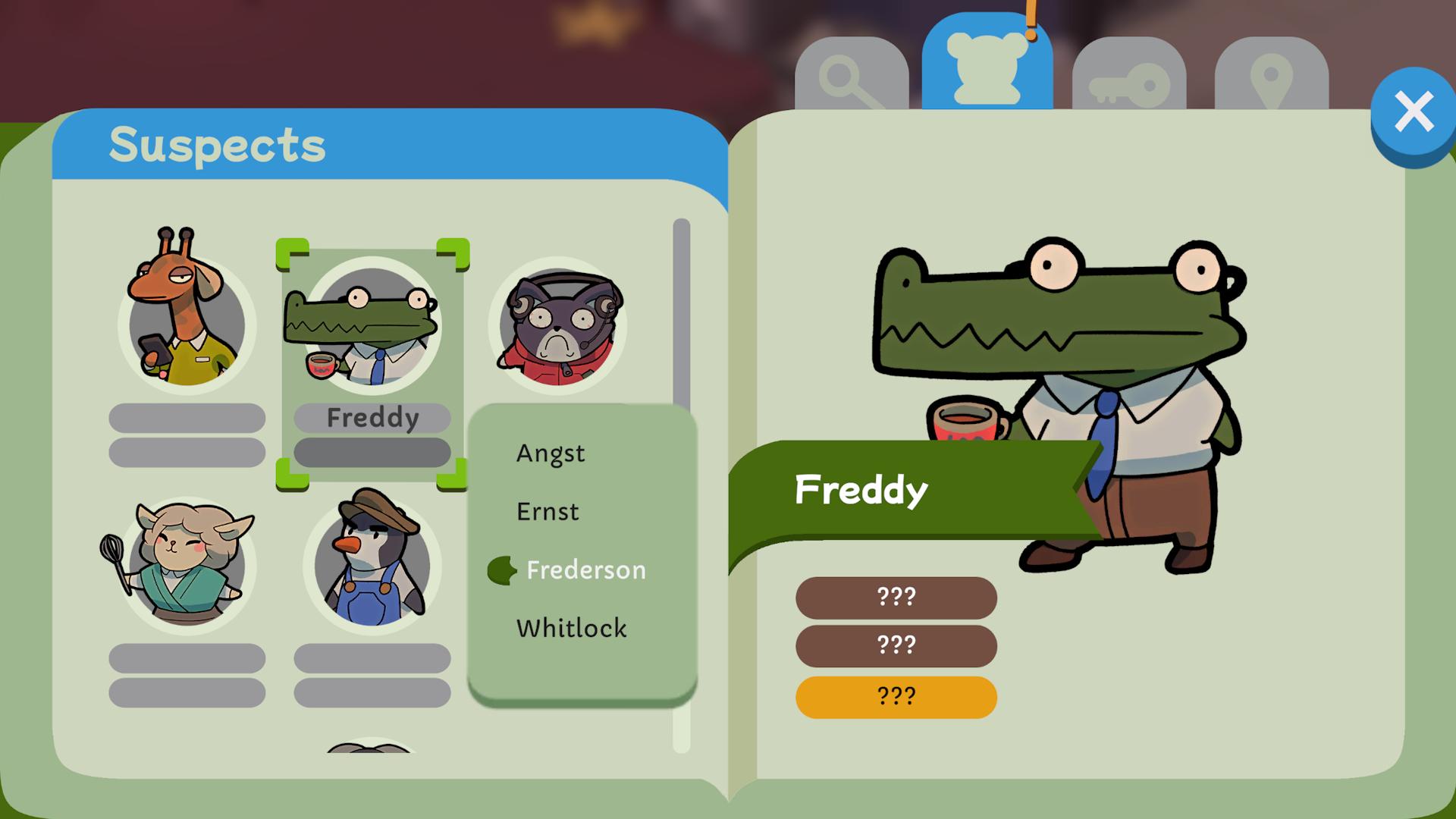Select Frederson as Freddy's surname

(x=585, y=570)
